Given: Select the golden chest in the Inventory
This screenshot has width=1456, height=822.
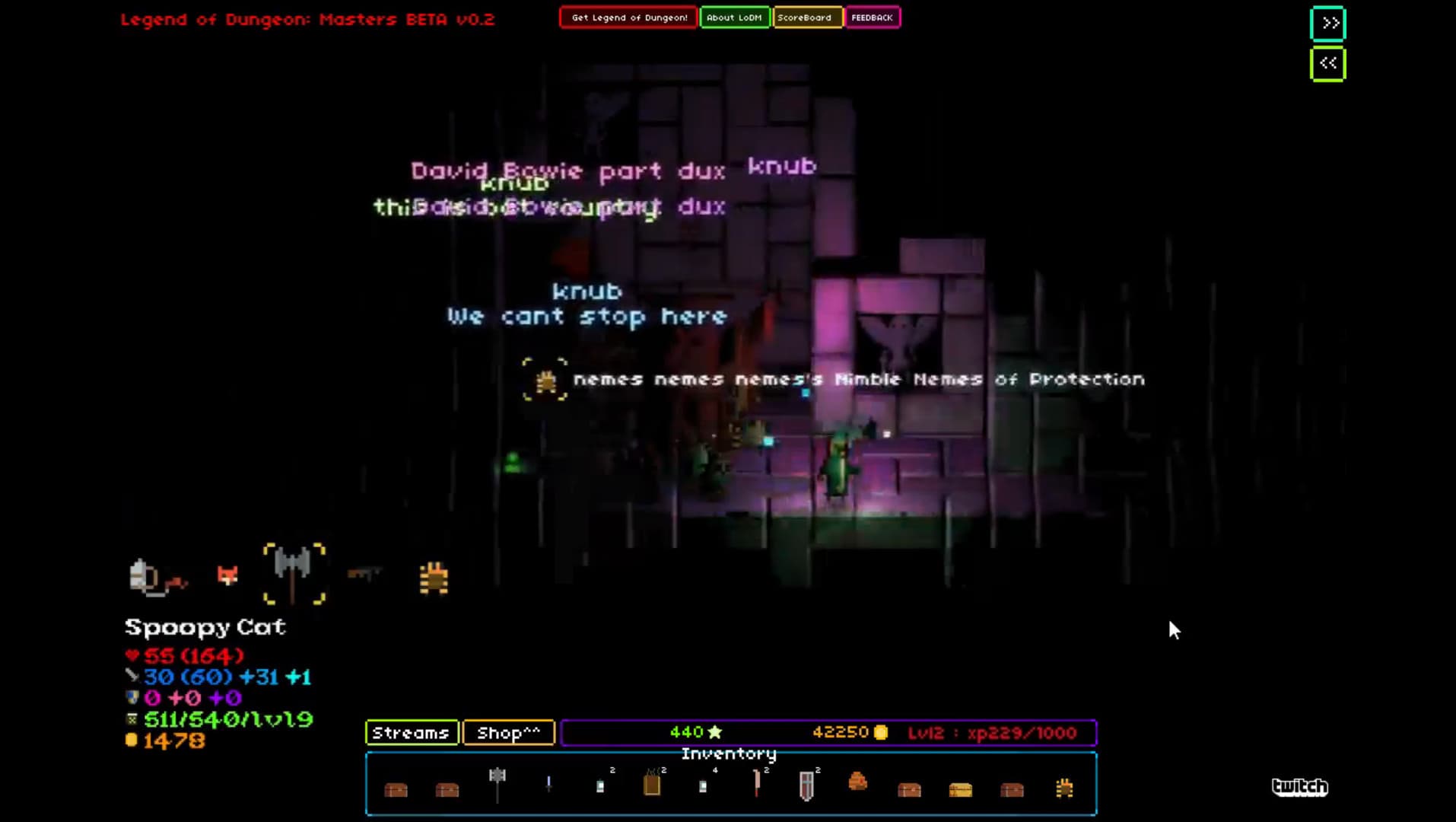Looking at the screenshot, I should pos(962,789).
